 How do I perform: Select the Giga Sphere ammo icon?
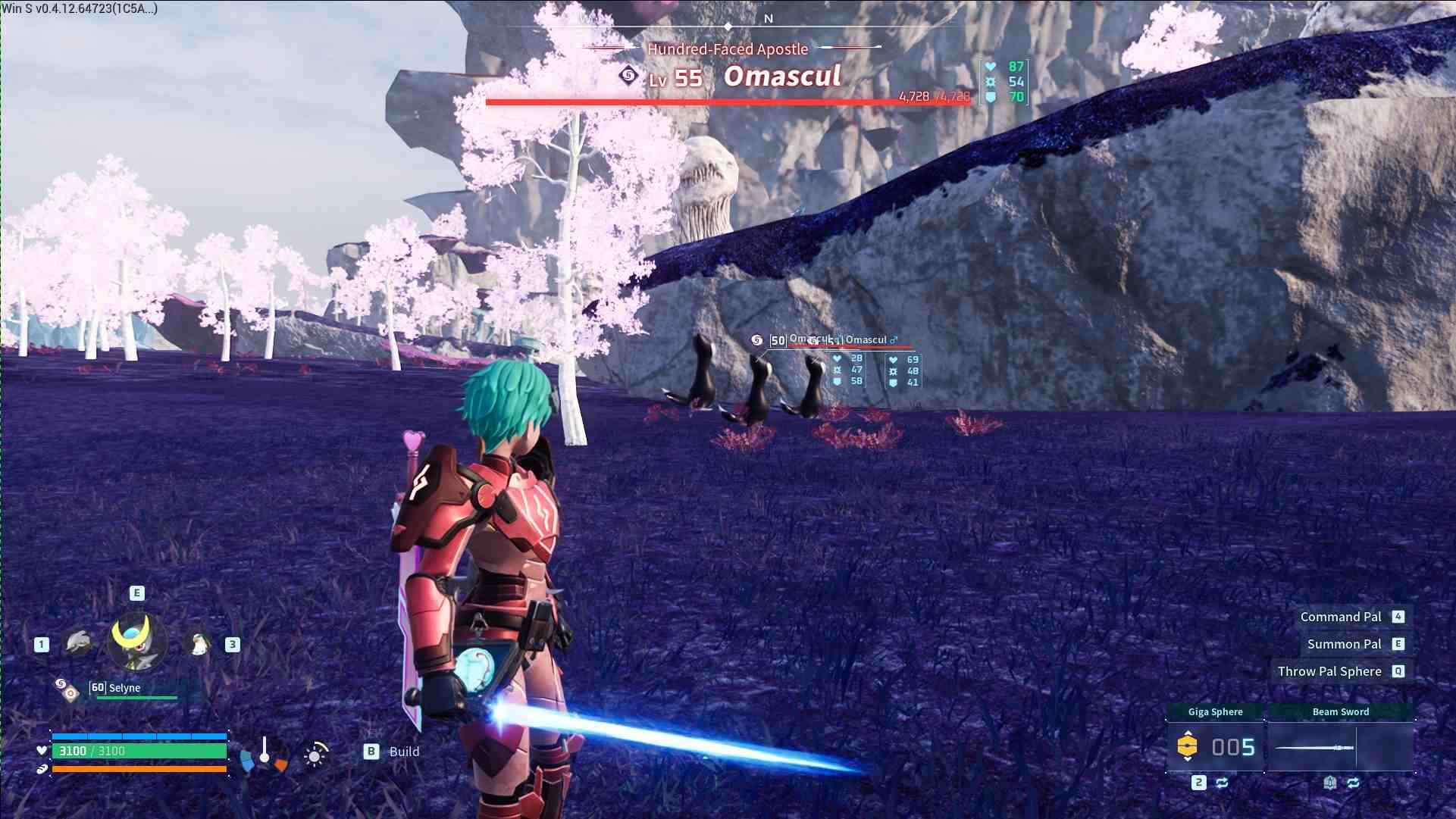[x=1187, y=746]
